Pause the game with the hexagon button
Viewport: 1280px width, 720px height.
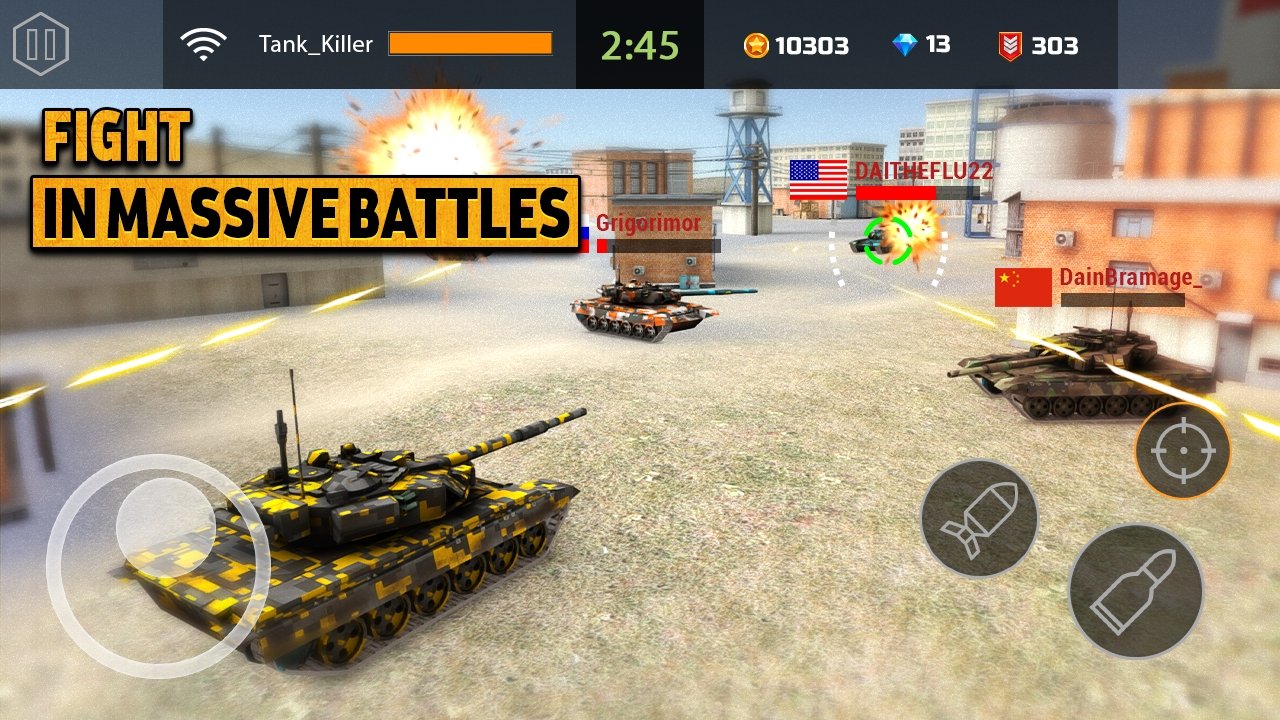pyautogui.click(x=41, y=44)
